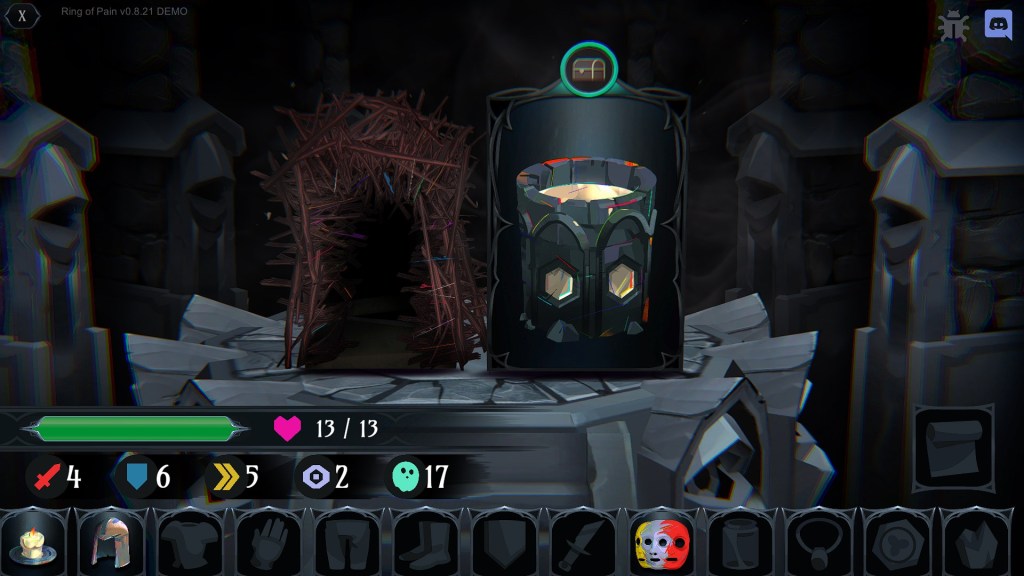Image resolution: width=1024 pixels, height=576 pixels.
Task: Select the red and yellow mask slot
Action: [662, 544]
